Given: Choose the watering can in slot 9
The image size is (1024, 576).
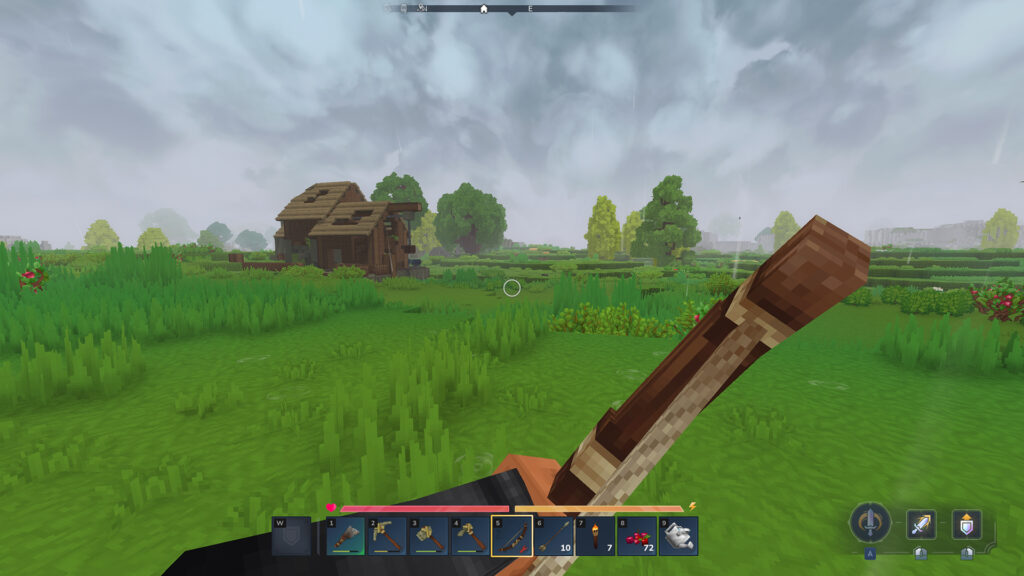Looking at the screenshot, I should click(x=679, y=536).
